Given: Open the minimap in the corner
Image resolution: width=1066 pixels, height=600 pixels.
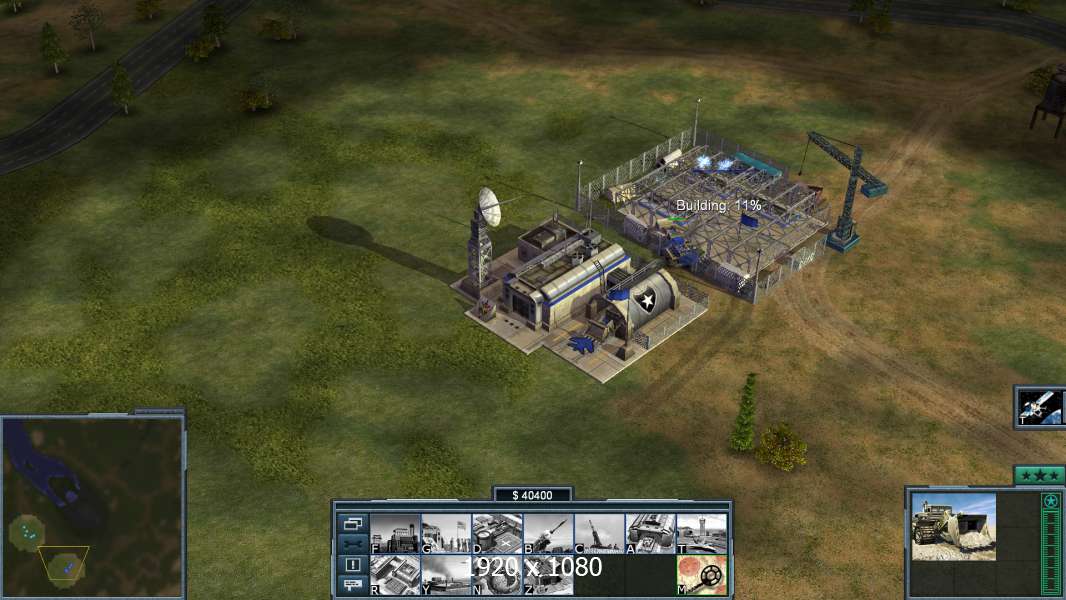Looking at the screenshot, I should pyautogui.click(x=93, y=504).
